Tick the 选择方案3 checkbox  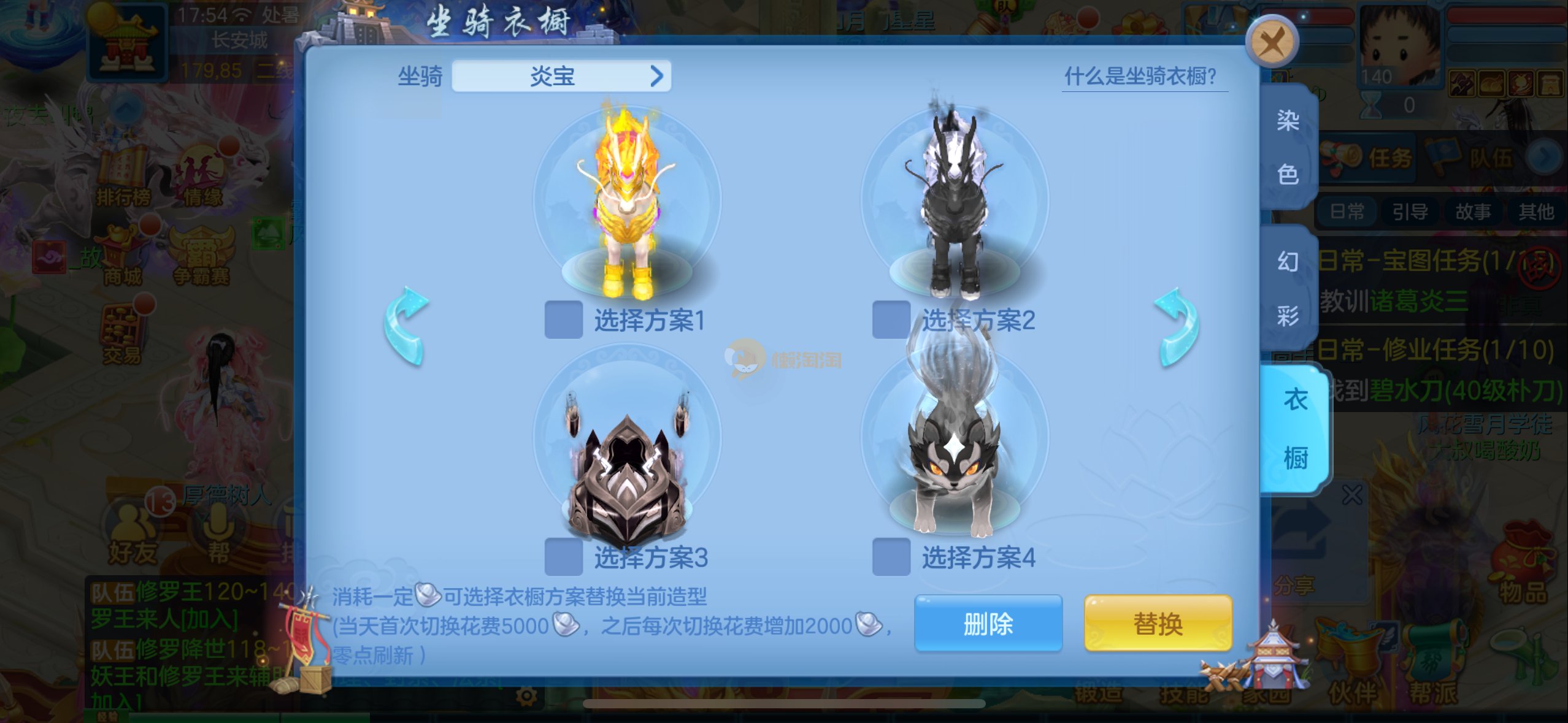pyautogui.click(x=563, y=557)
